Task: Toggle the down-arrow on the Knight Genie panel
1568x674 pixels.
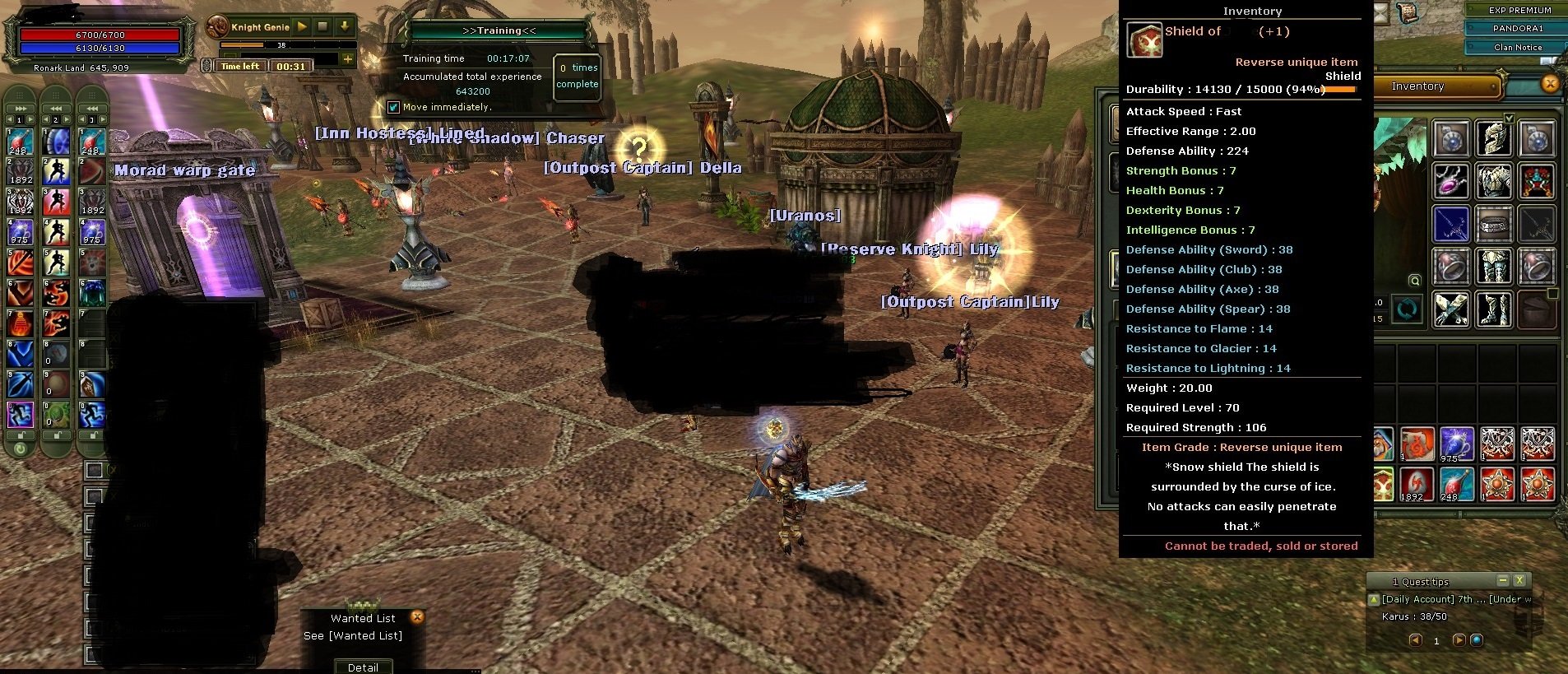Action: pyautogui.click(x=344, y=26)
